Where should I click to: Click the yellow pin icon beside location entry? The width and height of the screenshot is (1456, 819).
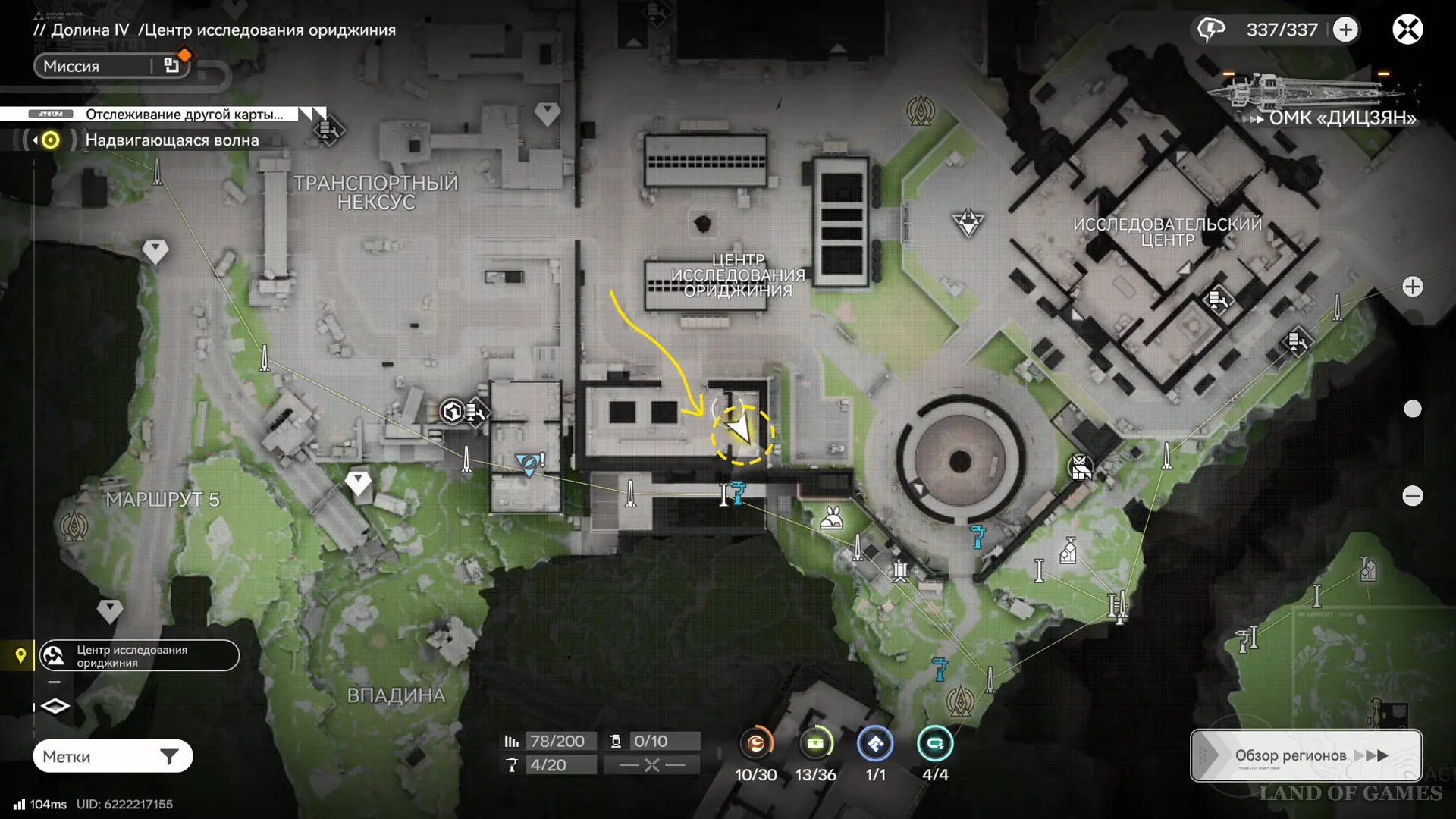tap(20, 655)
